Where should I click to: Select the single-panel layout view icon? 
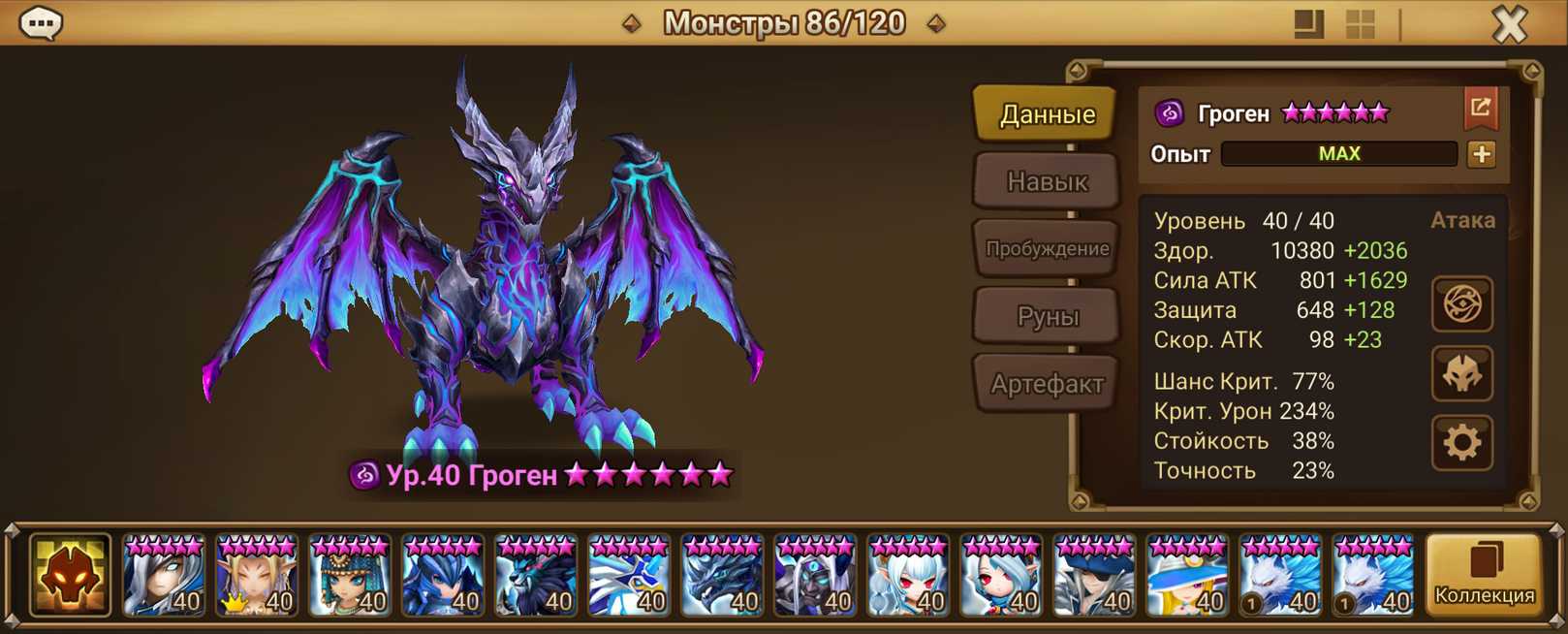click(x=1308, y=24)
